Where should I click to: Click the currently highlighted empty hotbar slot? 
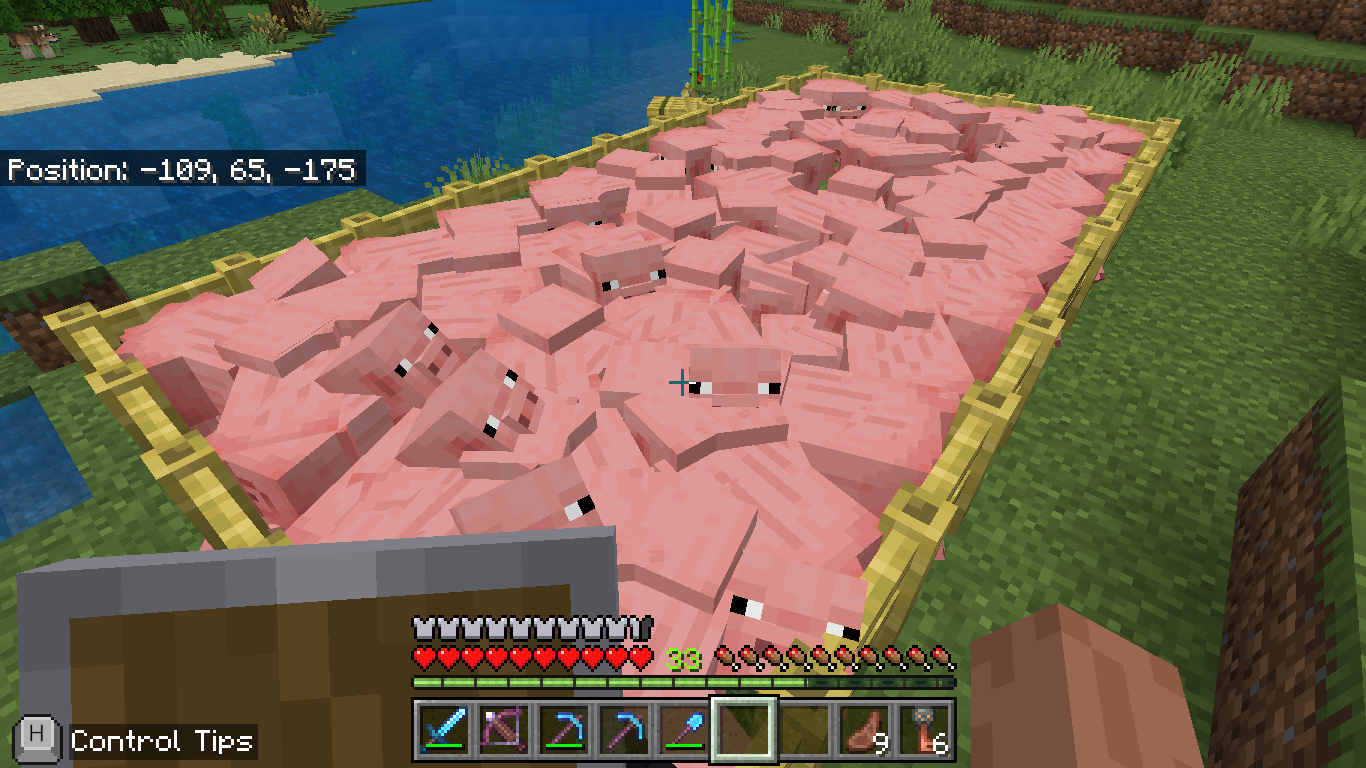point(744,730)
